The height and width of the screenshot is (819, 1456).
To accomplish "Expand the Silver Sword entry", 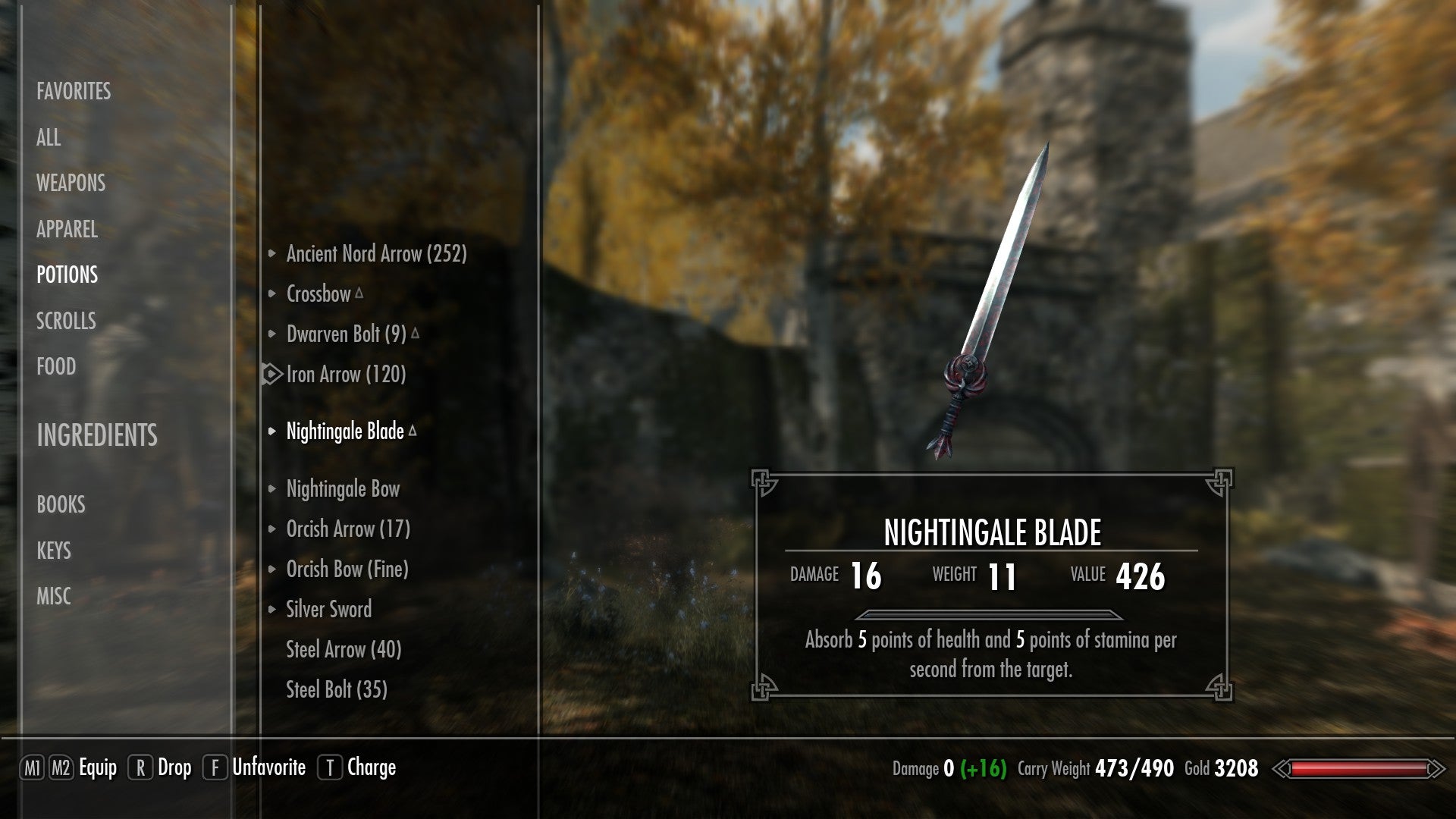I will 273,609.
